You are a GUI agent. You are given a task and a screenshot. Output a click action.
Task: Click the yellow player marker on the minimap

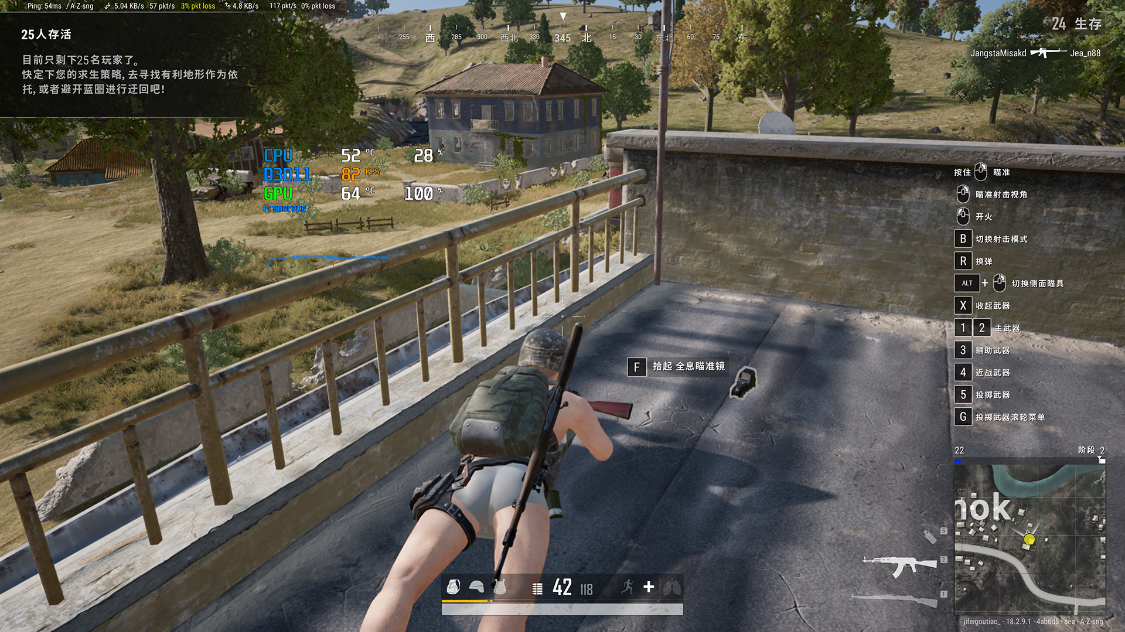point(1029,540)
